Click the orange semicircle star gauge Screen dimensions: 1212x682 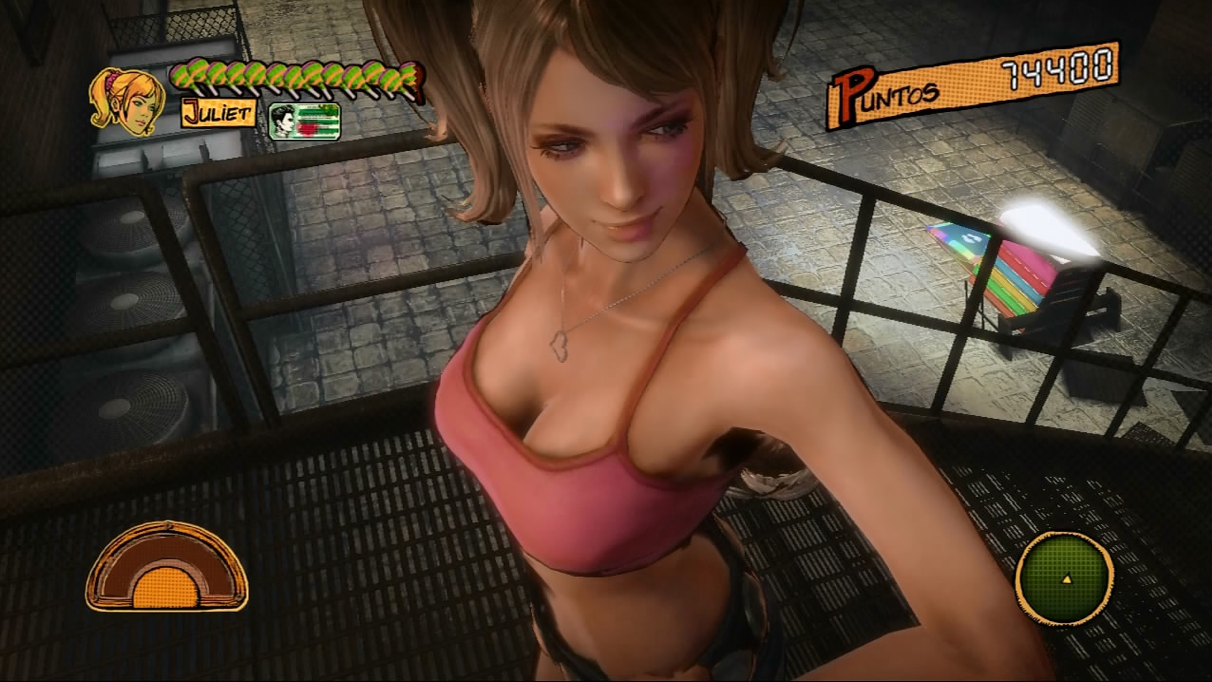(166, 568)
